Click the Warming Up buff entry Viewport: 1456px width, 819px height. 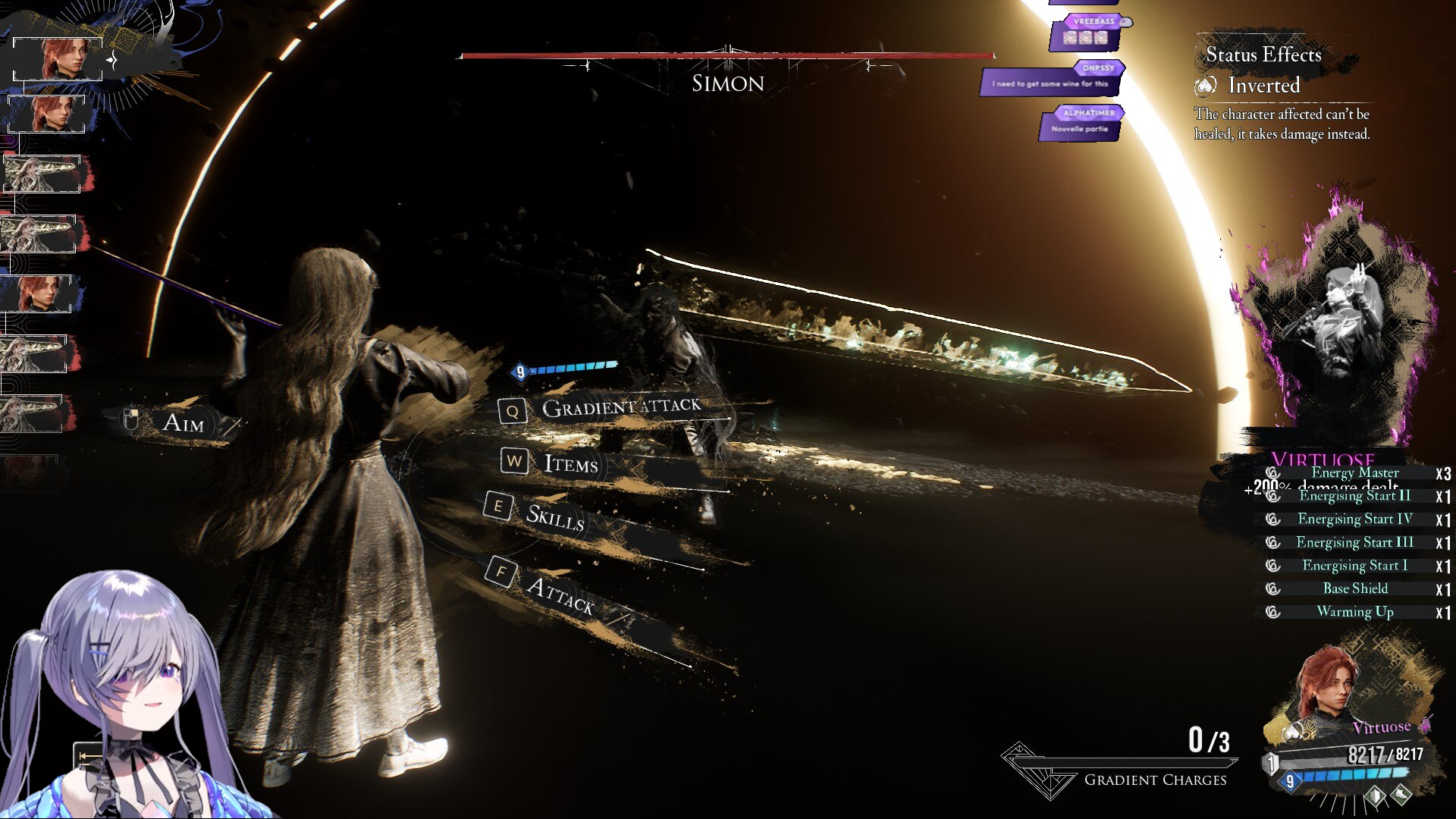tap(1354, 612)
